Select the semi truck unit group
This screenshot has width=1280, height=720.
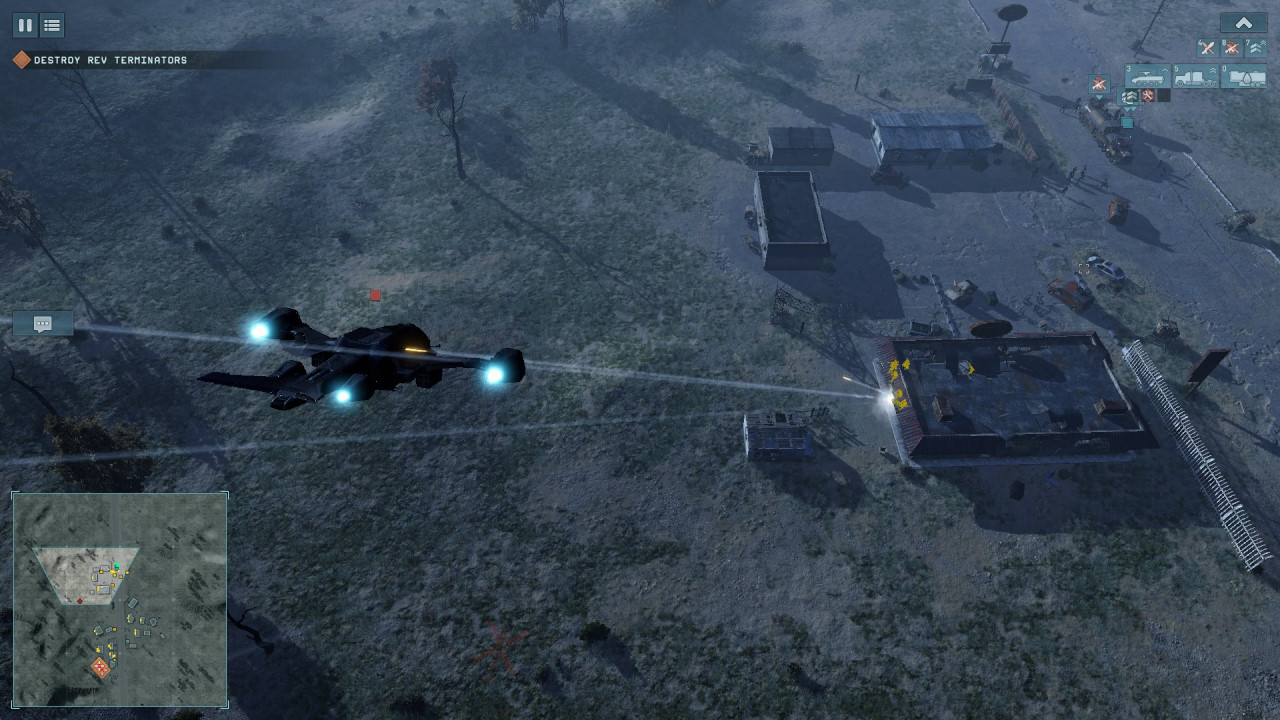(1195, 77)
